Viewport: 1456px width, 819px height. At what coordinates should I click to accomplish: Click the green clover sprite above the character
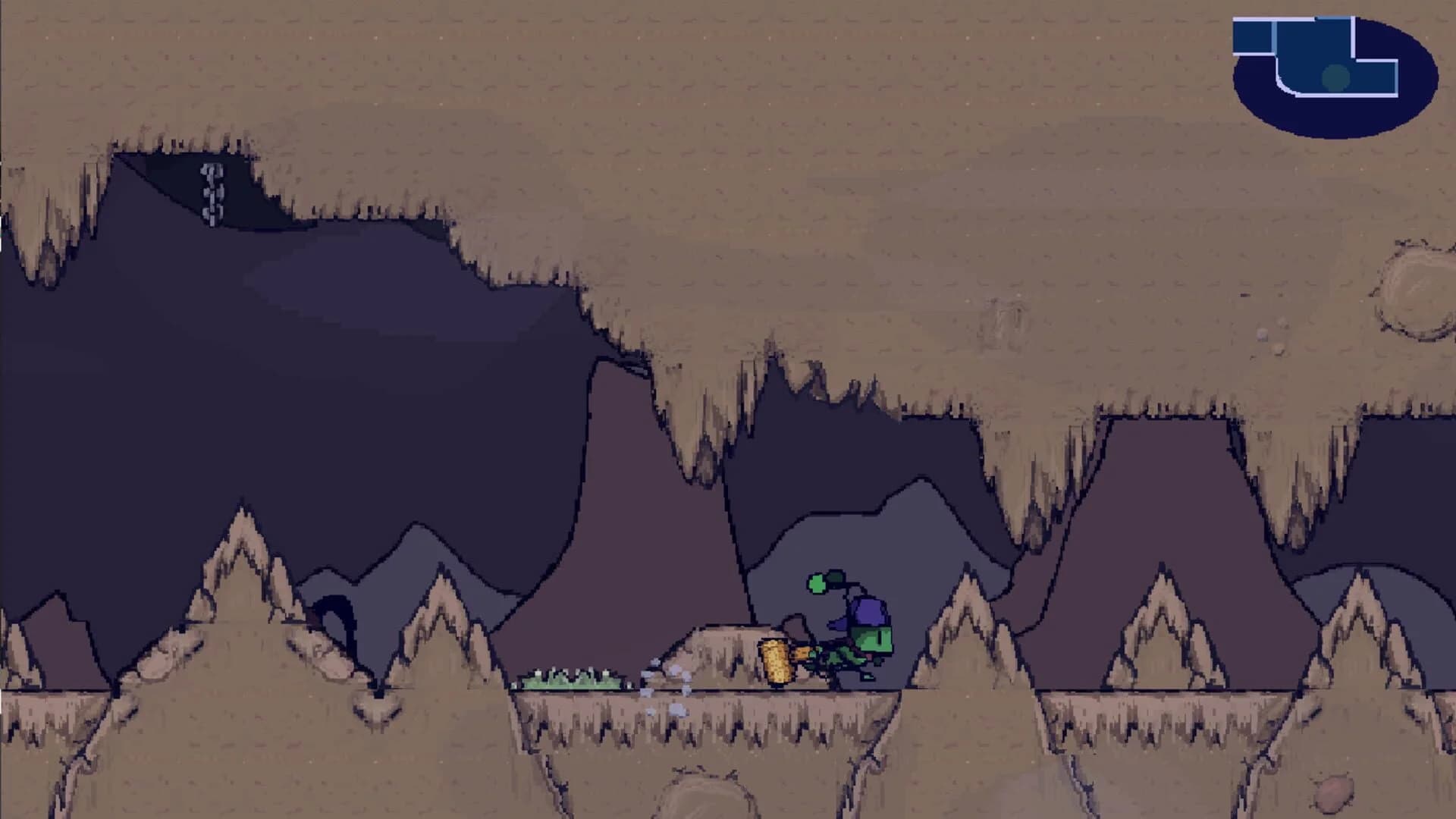tap(817, 582)
